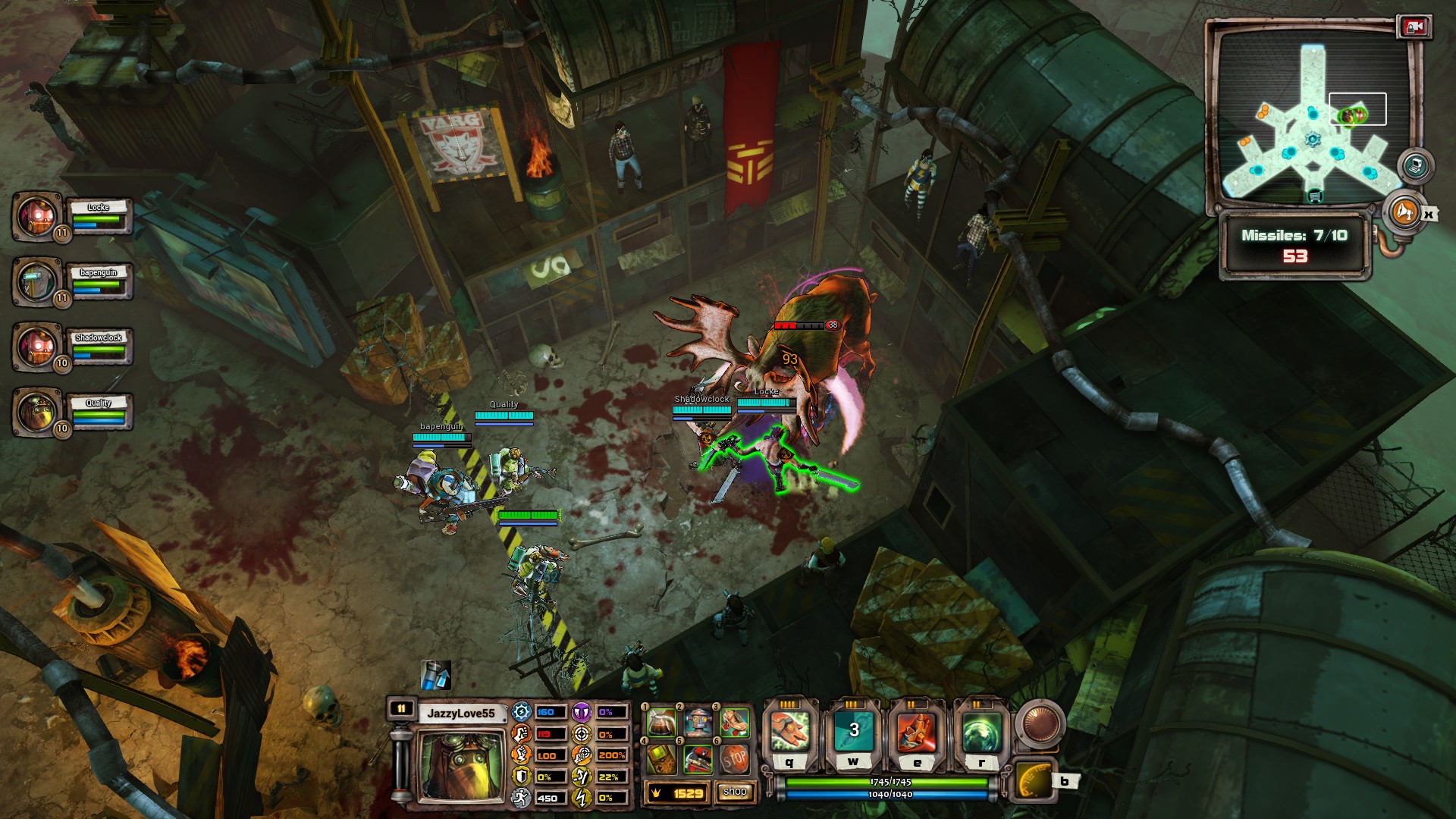The height and width of the screenshot is (819, 1456).
Task: Open the shop
Action: (x=734, y=792)
